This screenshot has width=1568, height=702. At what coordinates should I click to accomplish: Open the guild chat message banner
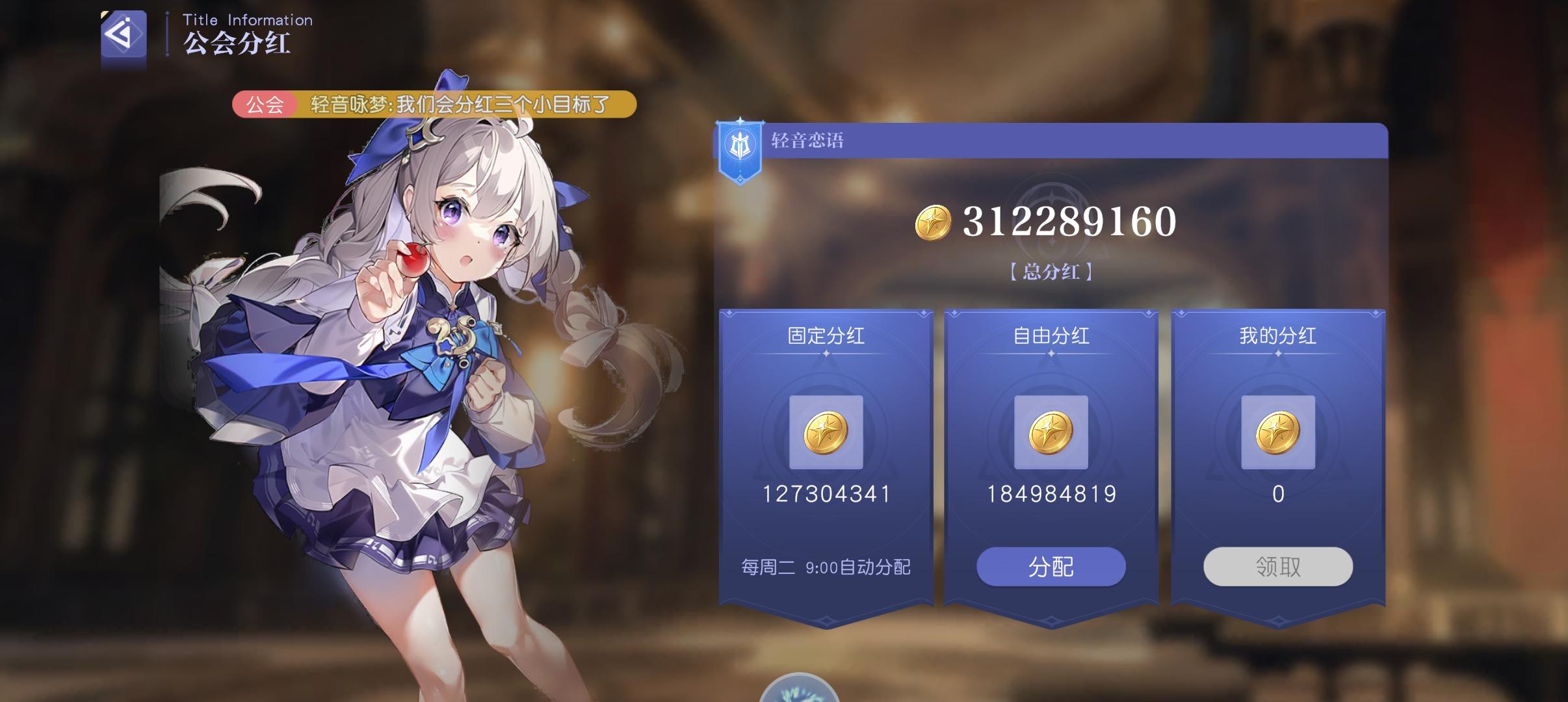(x=455, y=104)
